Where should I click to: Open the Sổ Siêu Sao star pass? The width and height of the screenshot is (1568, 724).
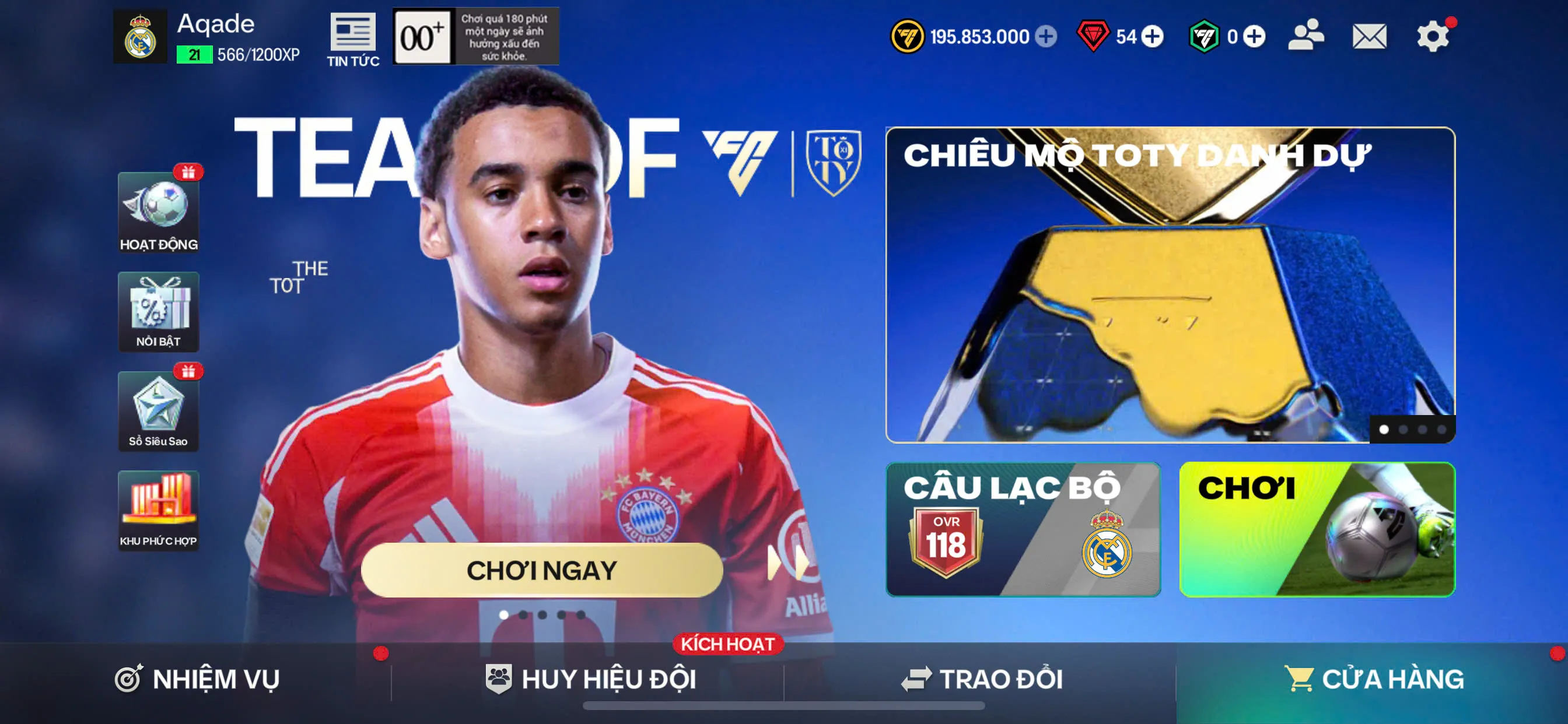click(158, 412)
